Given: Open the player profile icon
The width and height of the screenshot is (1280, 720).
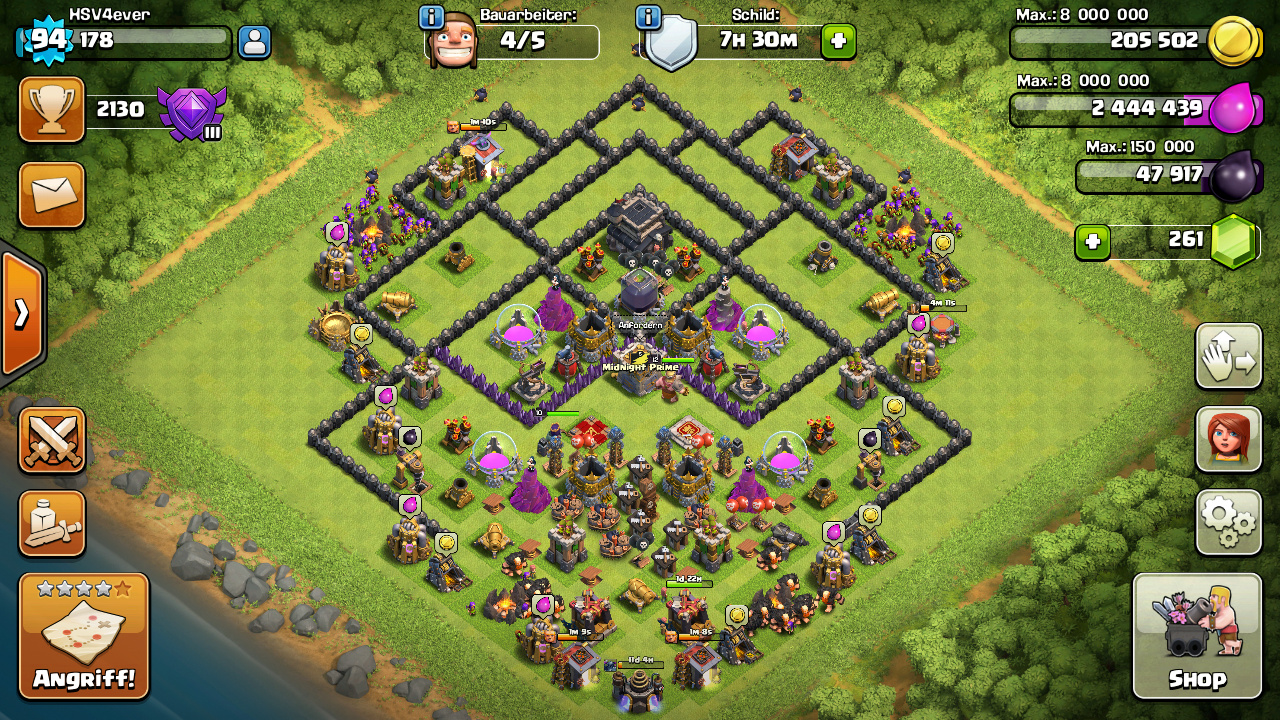Looking at the screenshot, I should coord(254,42).
